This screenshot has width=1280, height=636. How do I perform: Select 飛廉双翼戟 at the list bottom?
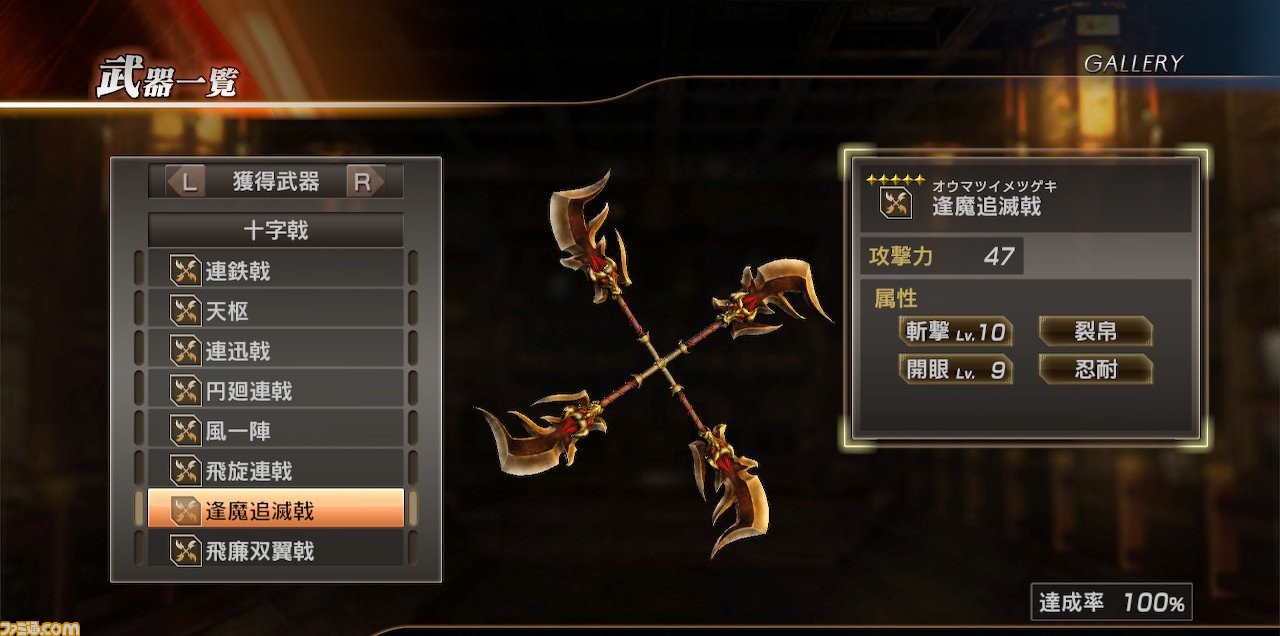click(x=276, y=549)
